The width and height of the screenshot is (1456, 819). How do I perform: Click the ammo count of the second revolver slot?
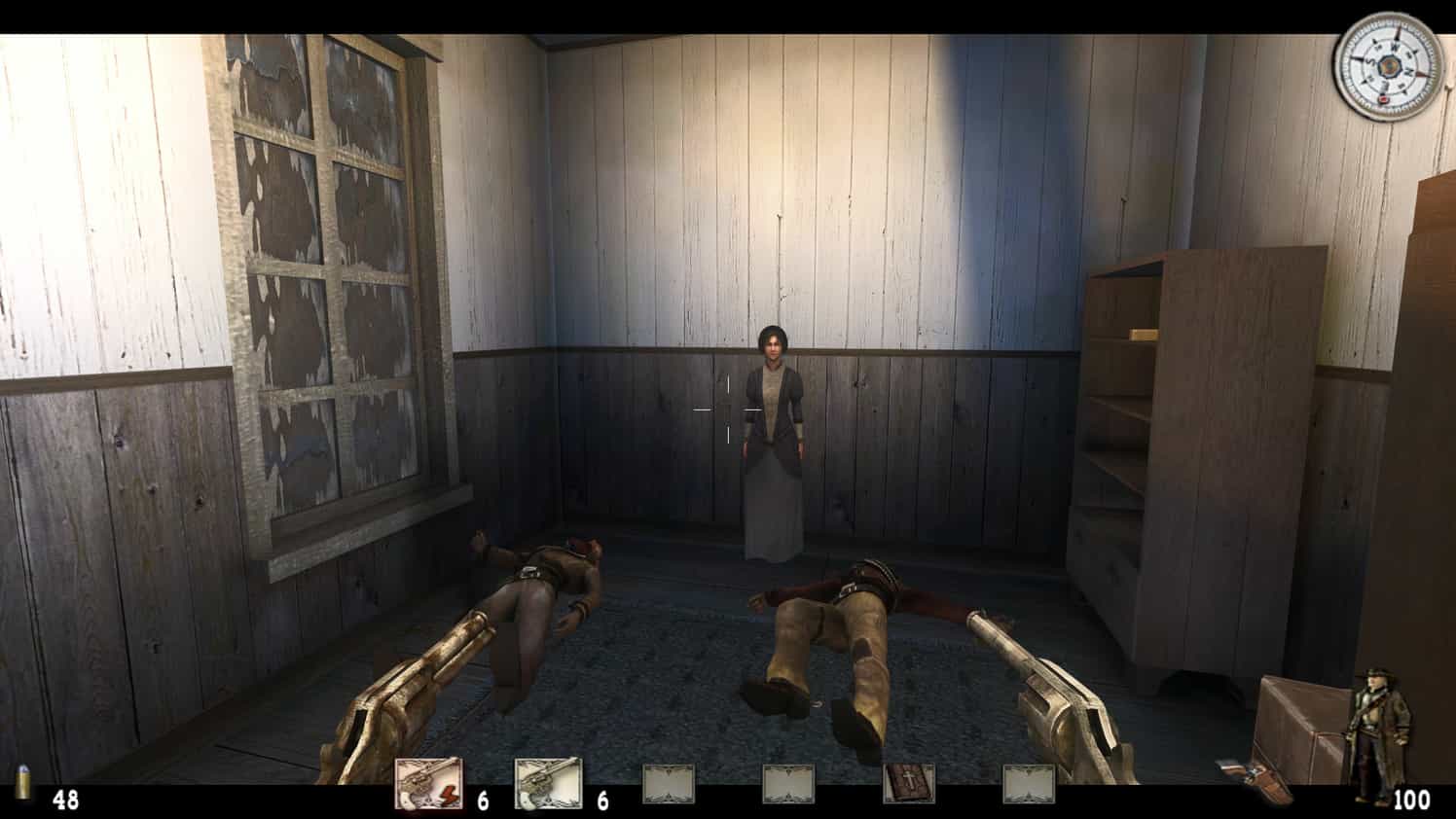(x=605, y=799)
